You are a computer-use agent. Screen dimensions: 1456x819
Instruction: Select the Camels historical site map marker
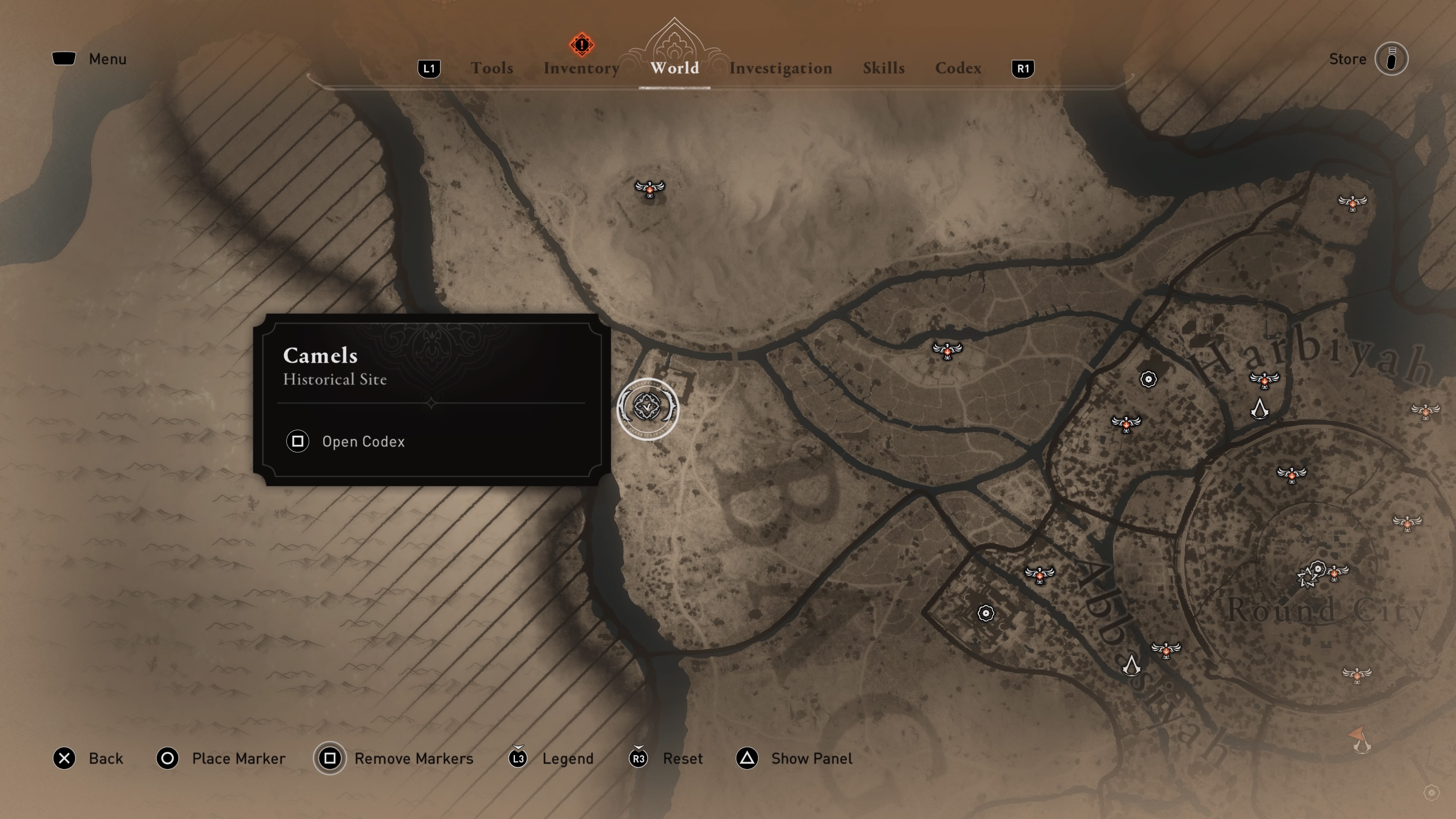coord(647,408)
